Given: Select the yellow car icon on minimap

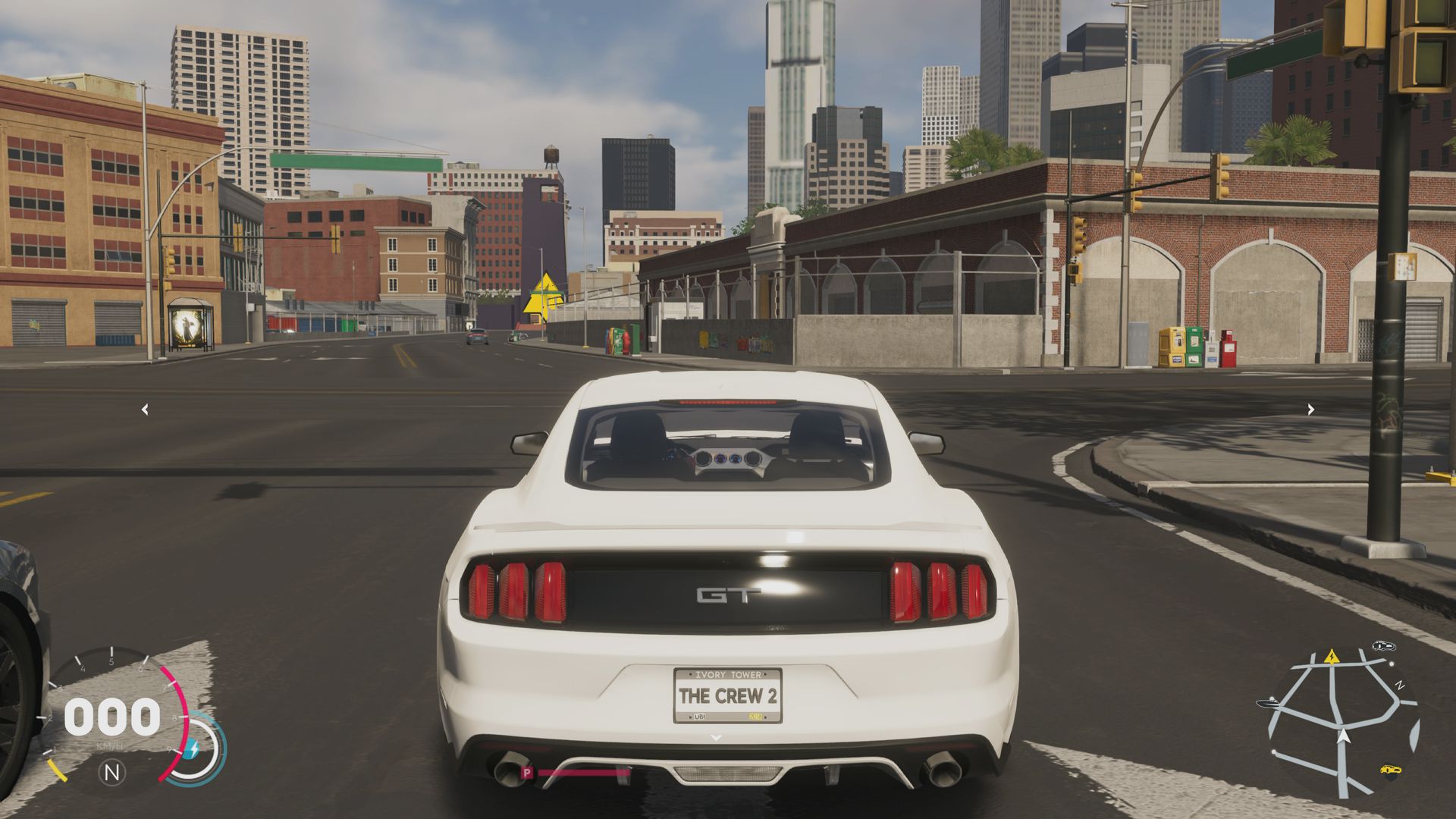Looking at the screenshot, I should click(x=1391, y=770).
